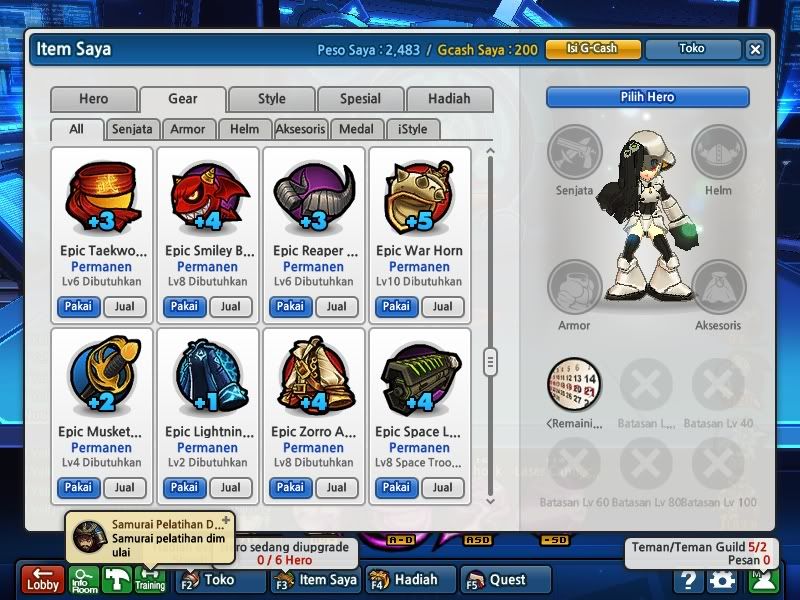Open the Quest menu
Viewport: 800px width, 600px height.
coord(507,579)
